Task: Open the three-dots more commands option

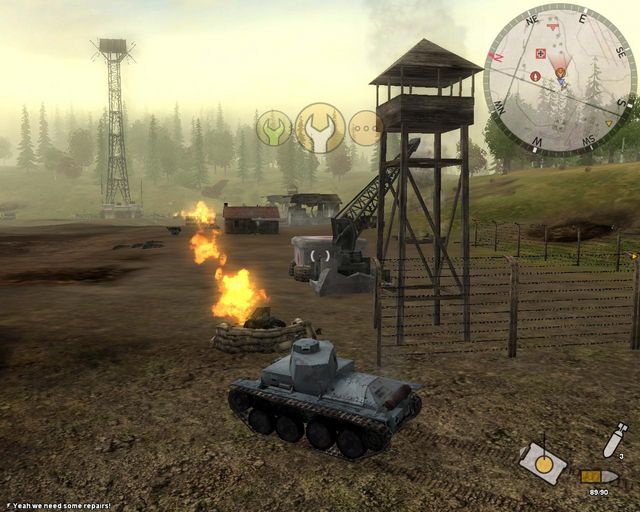Action: click(366, 128)
